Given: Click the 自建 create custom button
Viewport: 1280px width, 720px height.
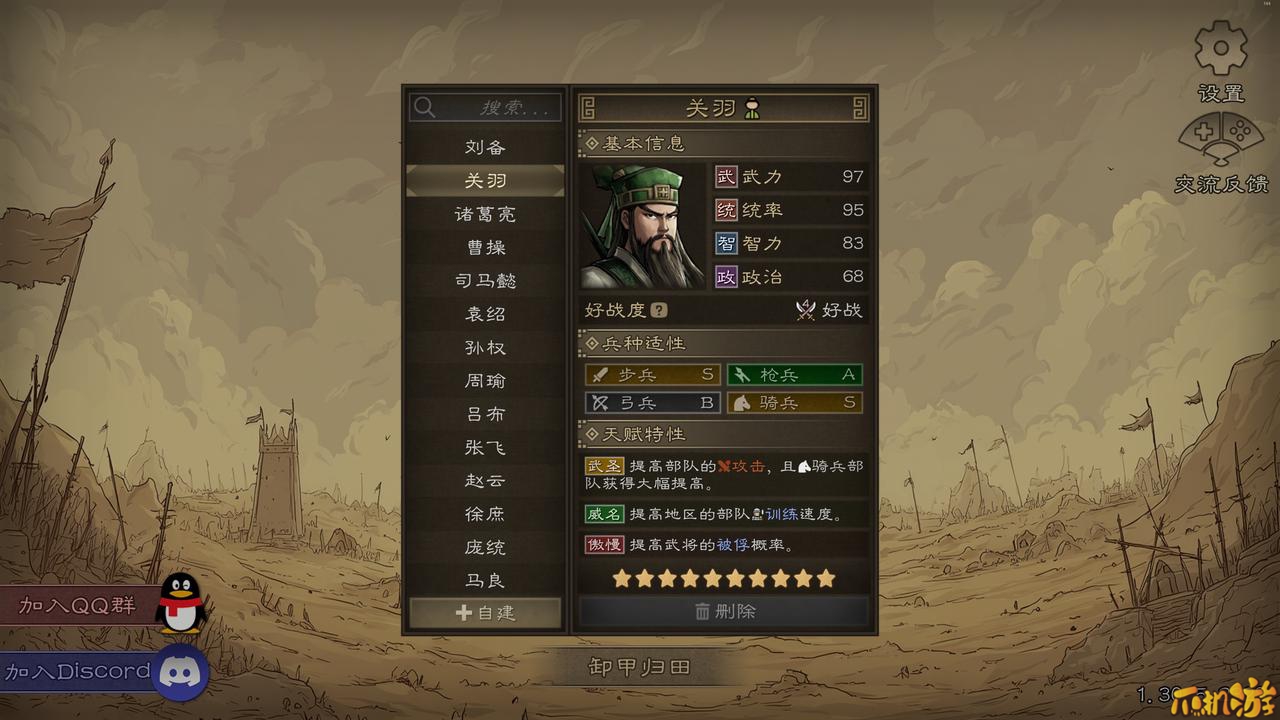Looking at the screenshot, I should tap(485, 613).
